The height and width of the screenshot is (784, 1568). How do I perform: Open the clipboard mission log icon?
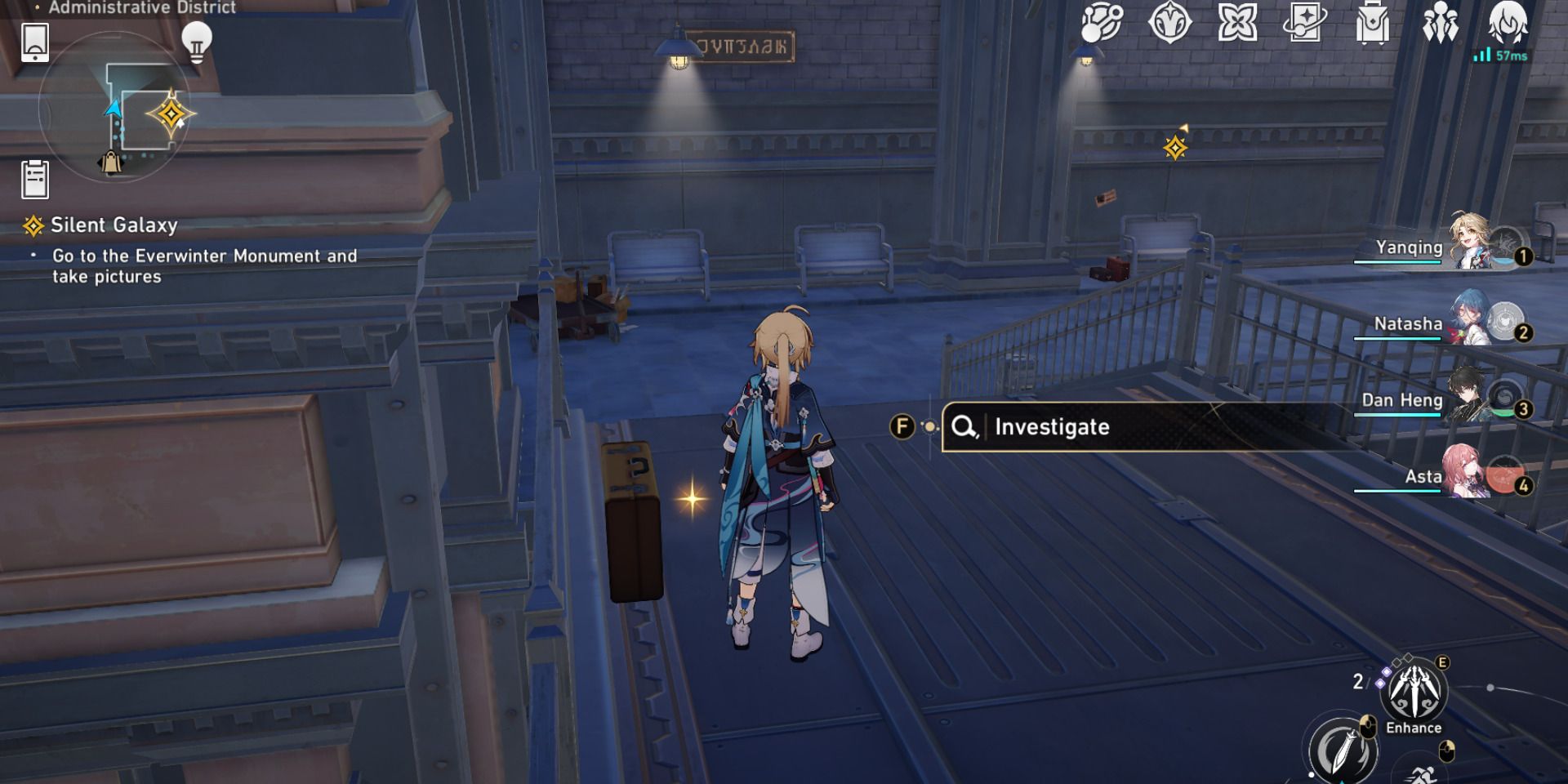click(x=35, y=179)
